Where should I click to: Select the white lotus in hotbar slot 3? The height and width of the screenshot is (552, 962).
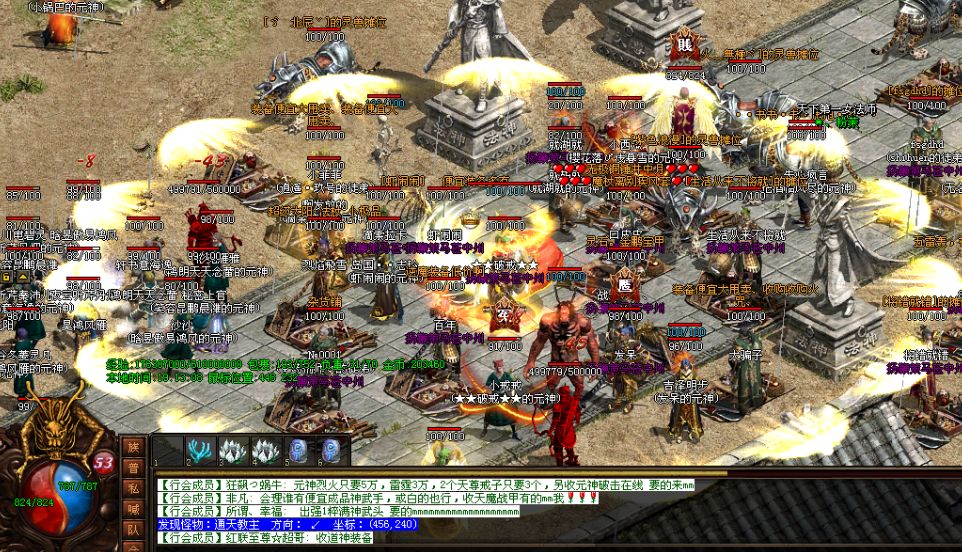click(x=234, y=451)
